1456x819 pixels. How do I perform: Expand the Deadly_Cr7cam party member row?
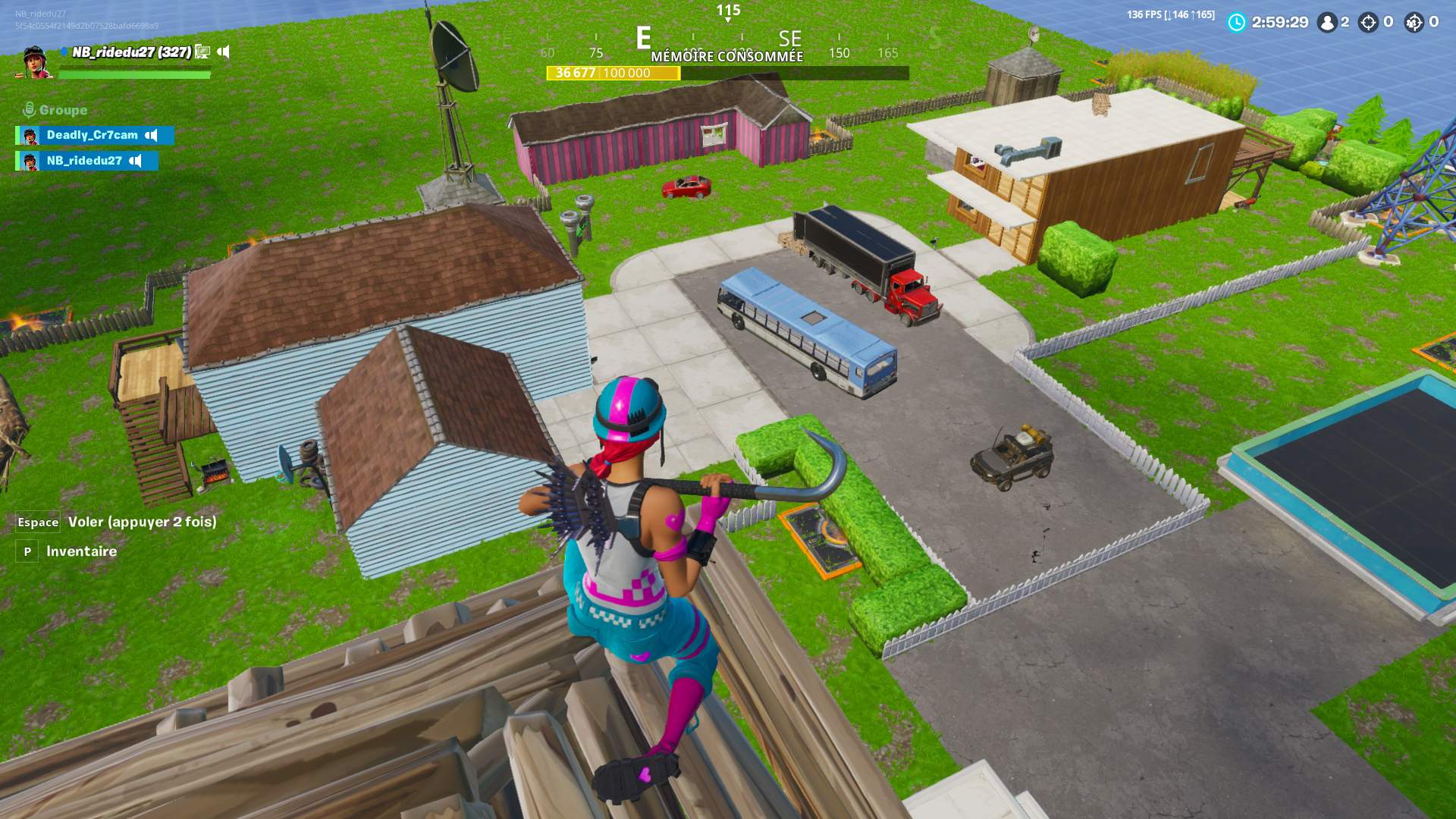[91, 136]
